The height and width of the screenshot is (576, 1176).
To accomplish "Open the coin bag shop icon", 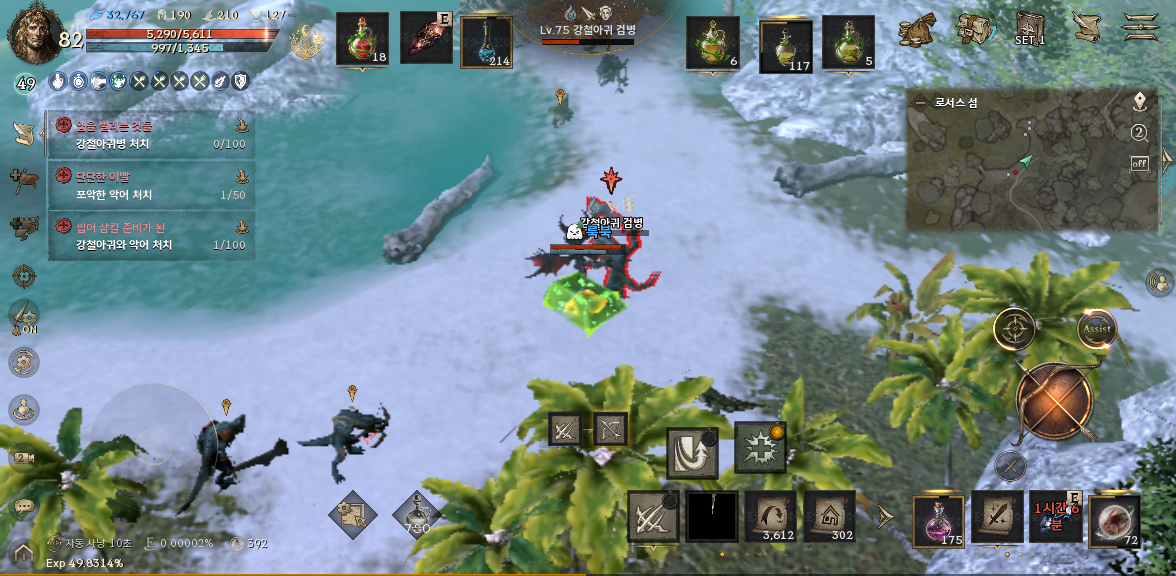I will tap(916, 29).
